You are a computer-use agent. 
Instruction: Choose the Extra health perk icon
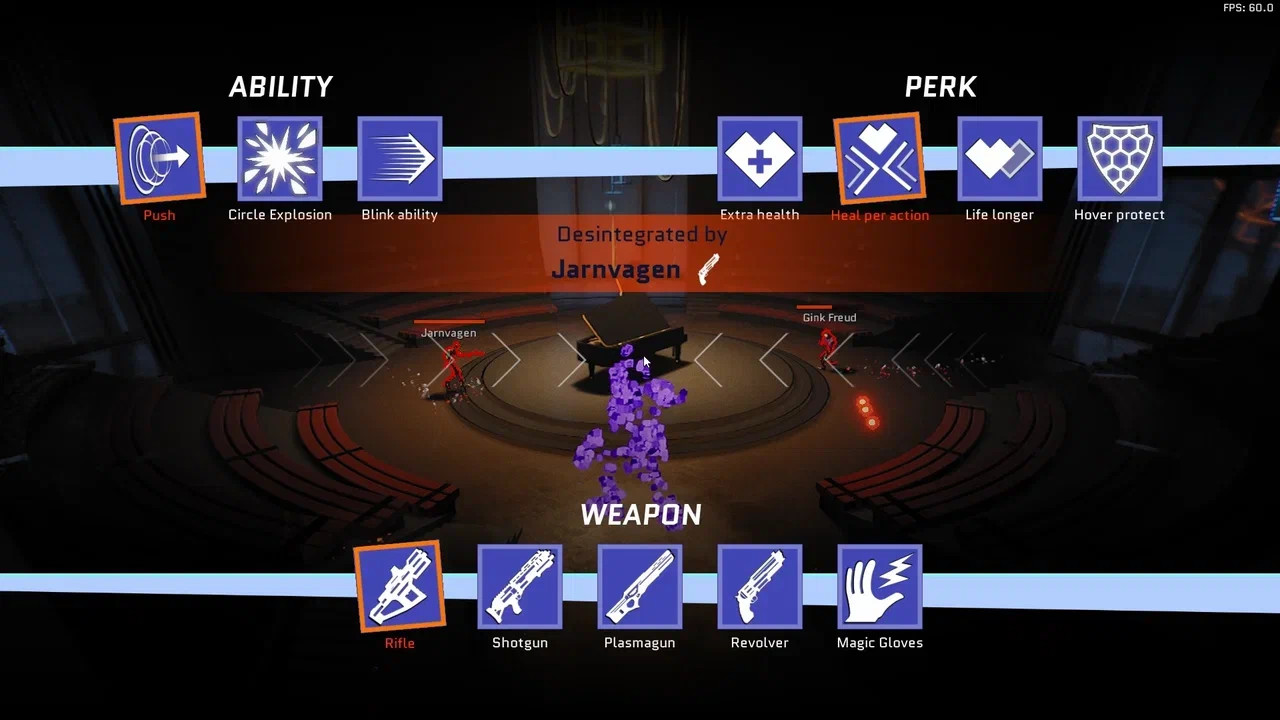pyautogui.click(x=760, y=158)
